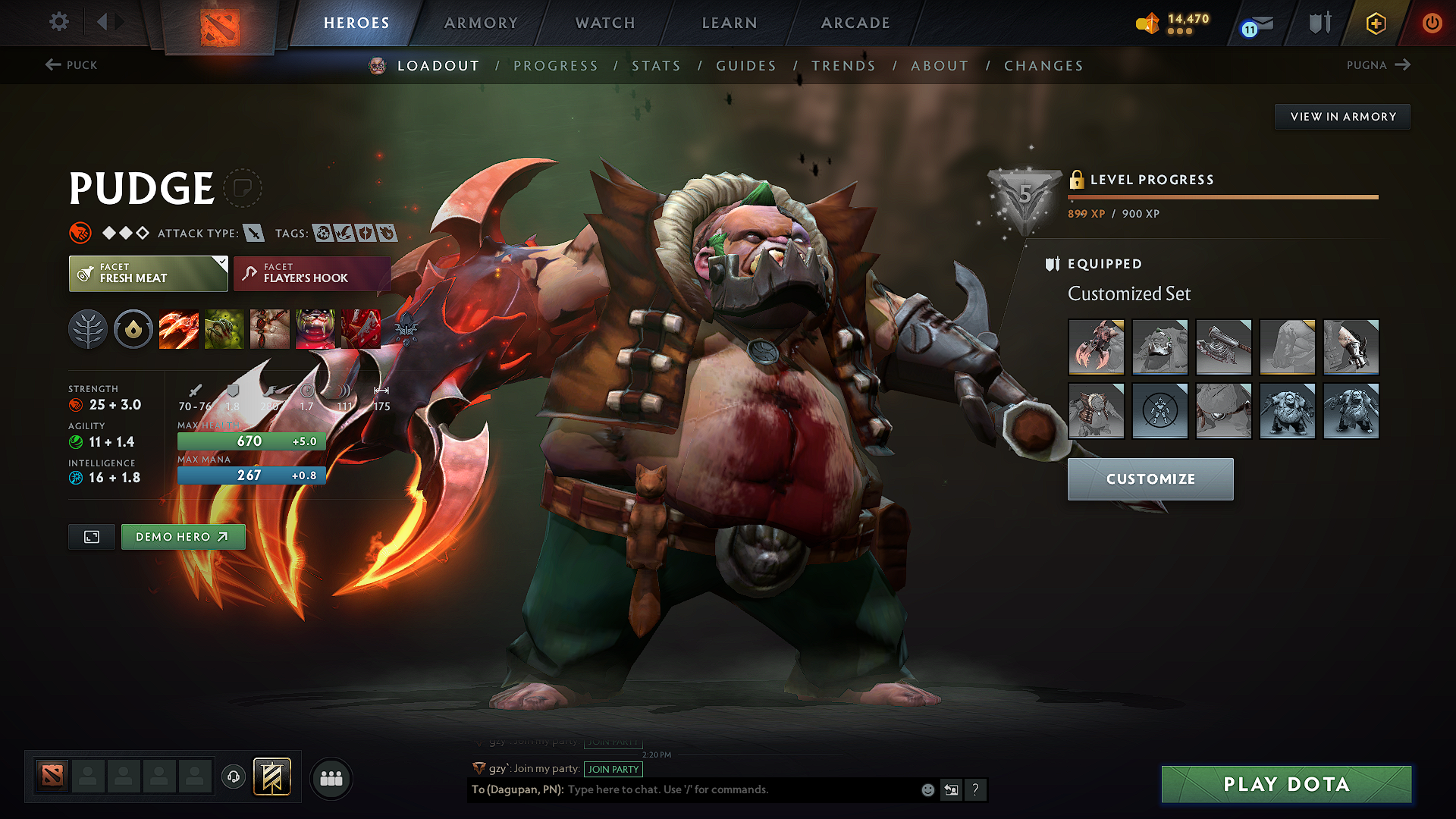Switch to the STATS tab

click(x=657, y=65)
